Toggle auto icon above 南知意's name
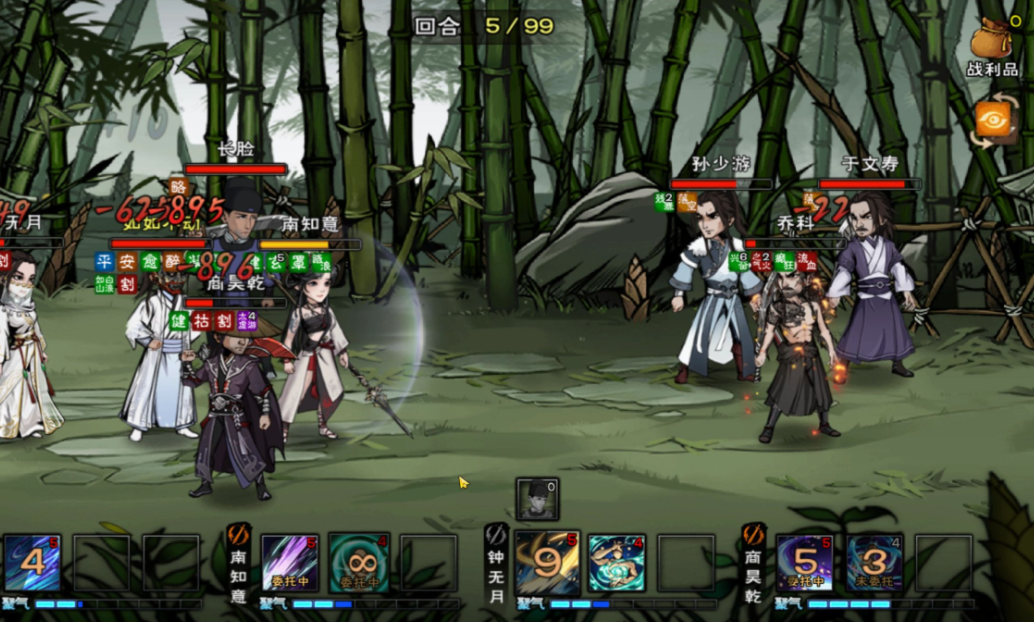The height and width of the screenshot is (622, 1034). (238, 534)
